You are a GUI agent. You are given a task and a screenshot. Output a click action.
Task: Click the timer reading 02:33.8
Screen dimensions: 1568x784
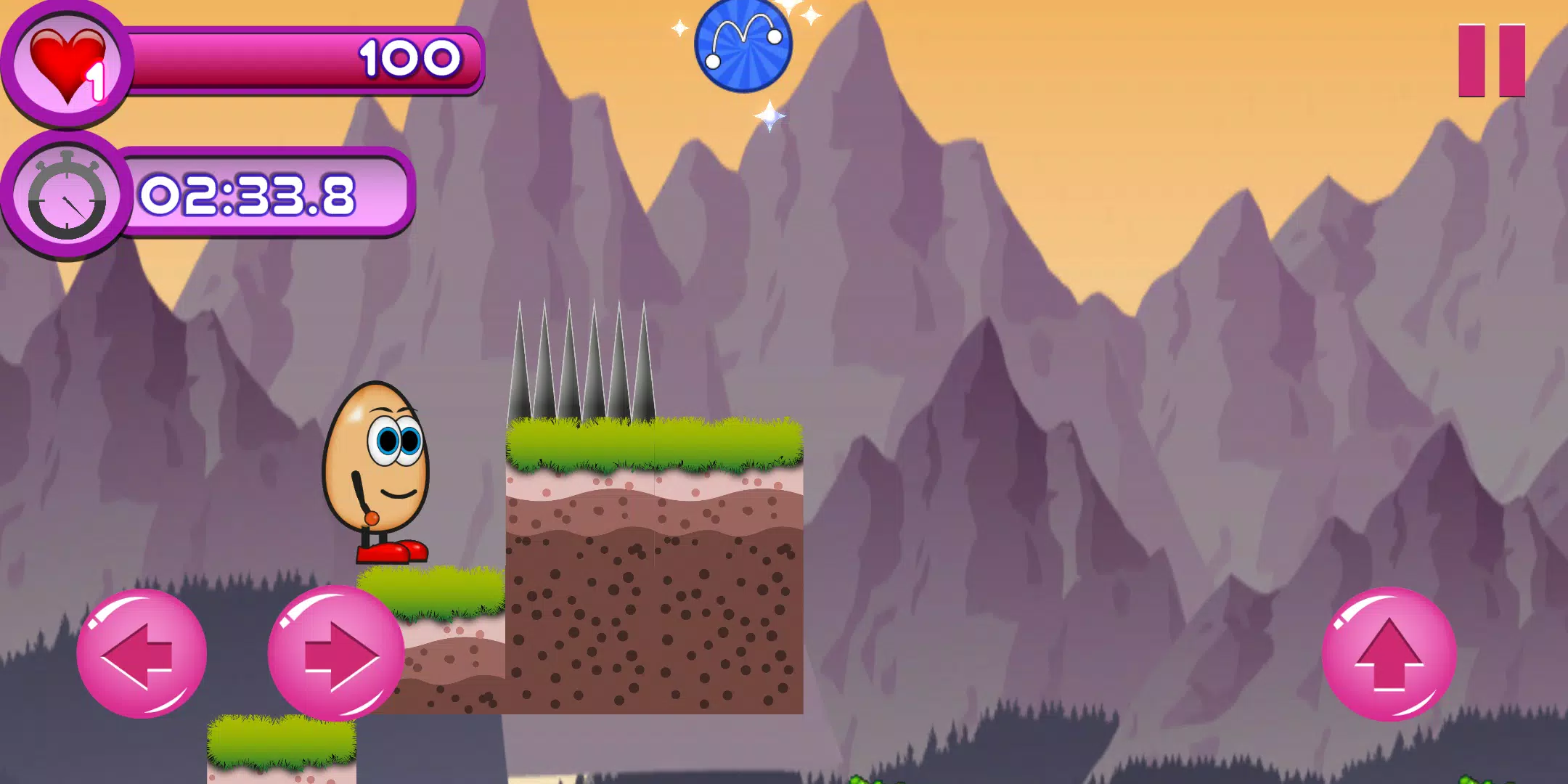pyautogui.click(x=250, y=196)
